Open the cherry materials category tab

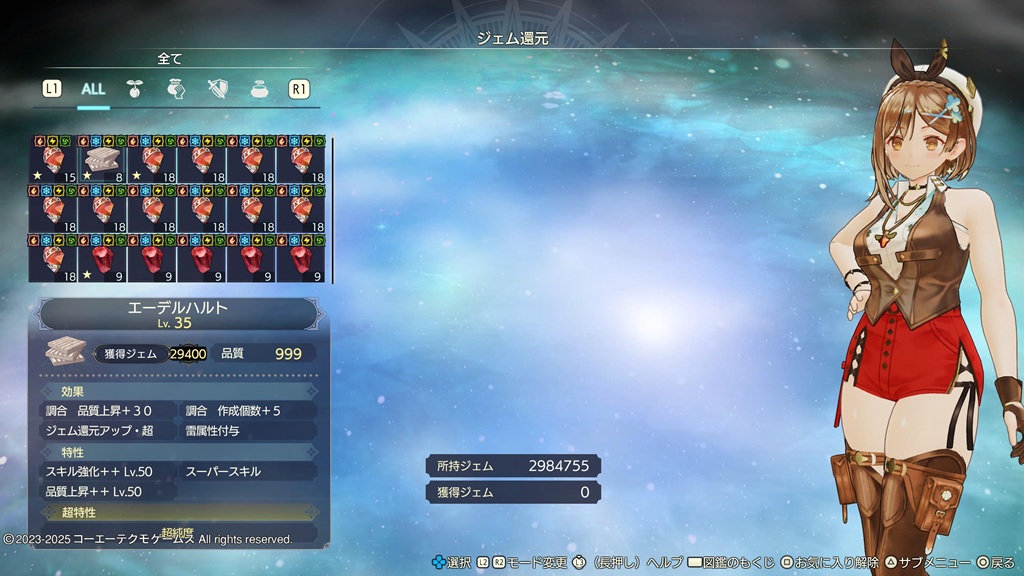point(135,89)
